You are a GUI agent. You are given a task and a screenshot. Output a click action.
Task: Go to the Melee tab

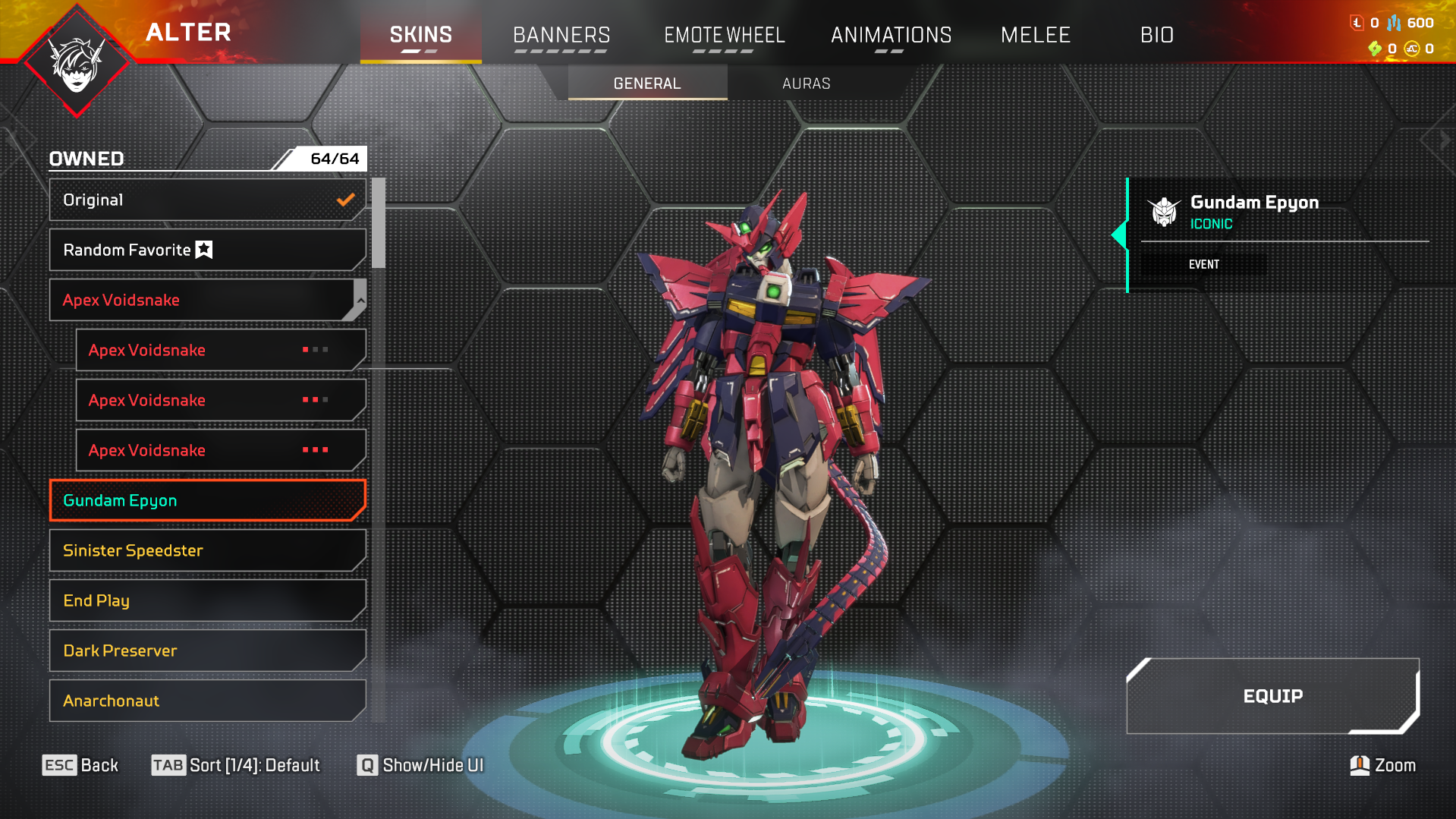coord(1035,35)
